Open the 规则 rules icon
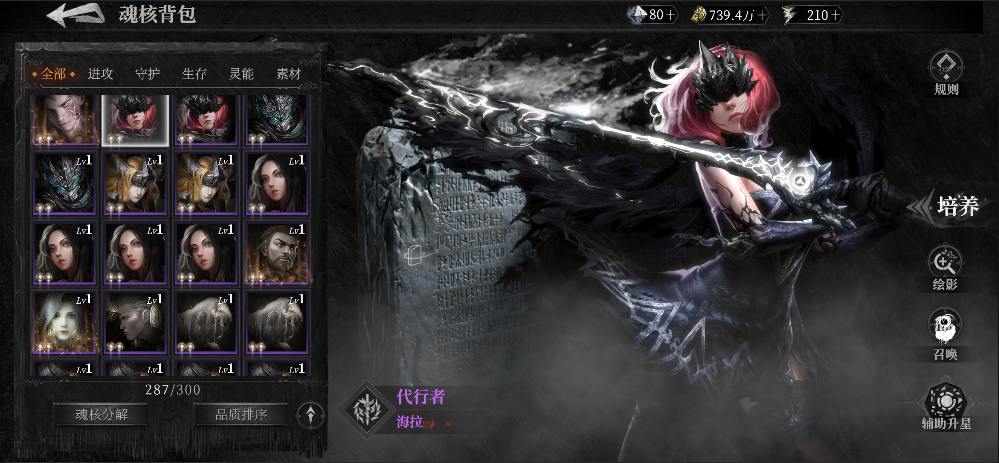 point(945,72)
